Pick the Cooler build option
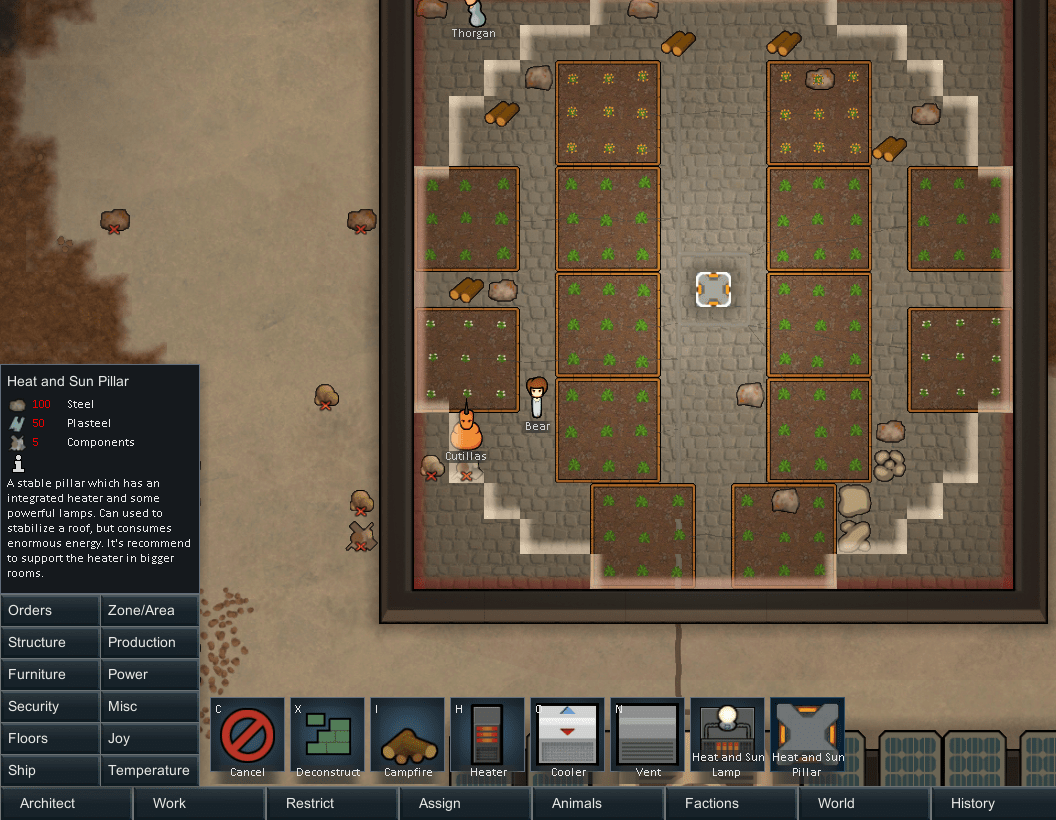Image resolution: width=1056 pixels, height=820 pixels. pyautogui.click(x=567, y=739)
